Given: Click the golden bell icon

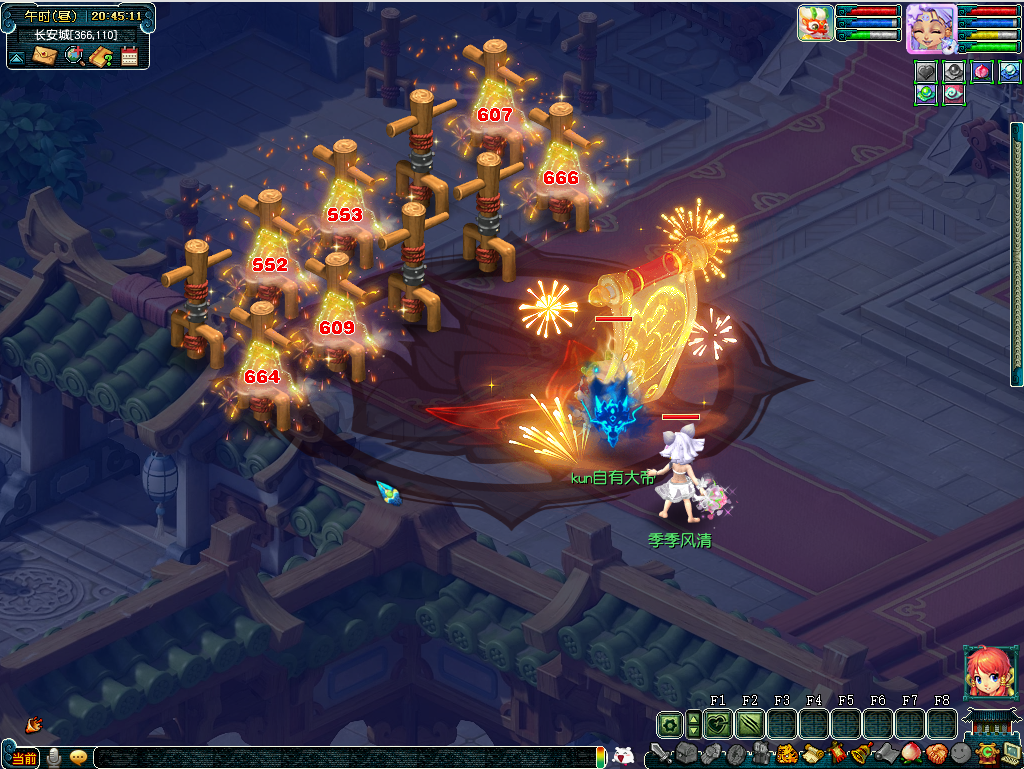Looking at the screenshot, I should [x=861, y=753].
